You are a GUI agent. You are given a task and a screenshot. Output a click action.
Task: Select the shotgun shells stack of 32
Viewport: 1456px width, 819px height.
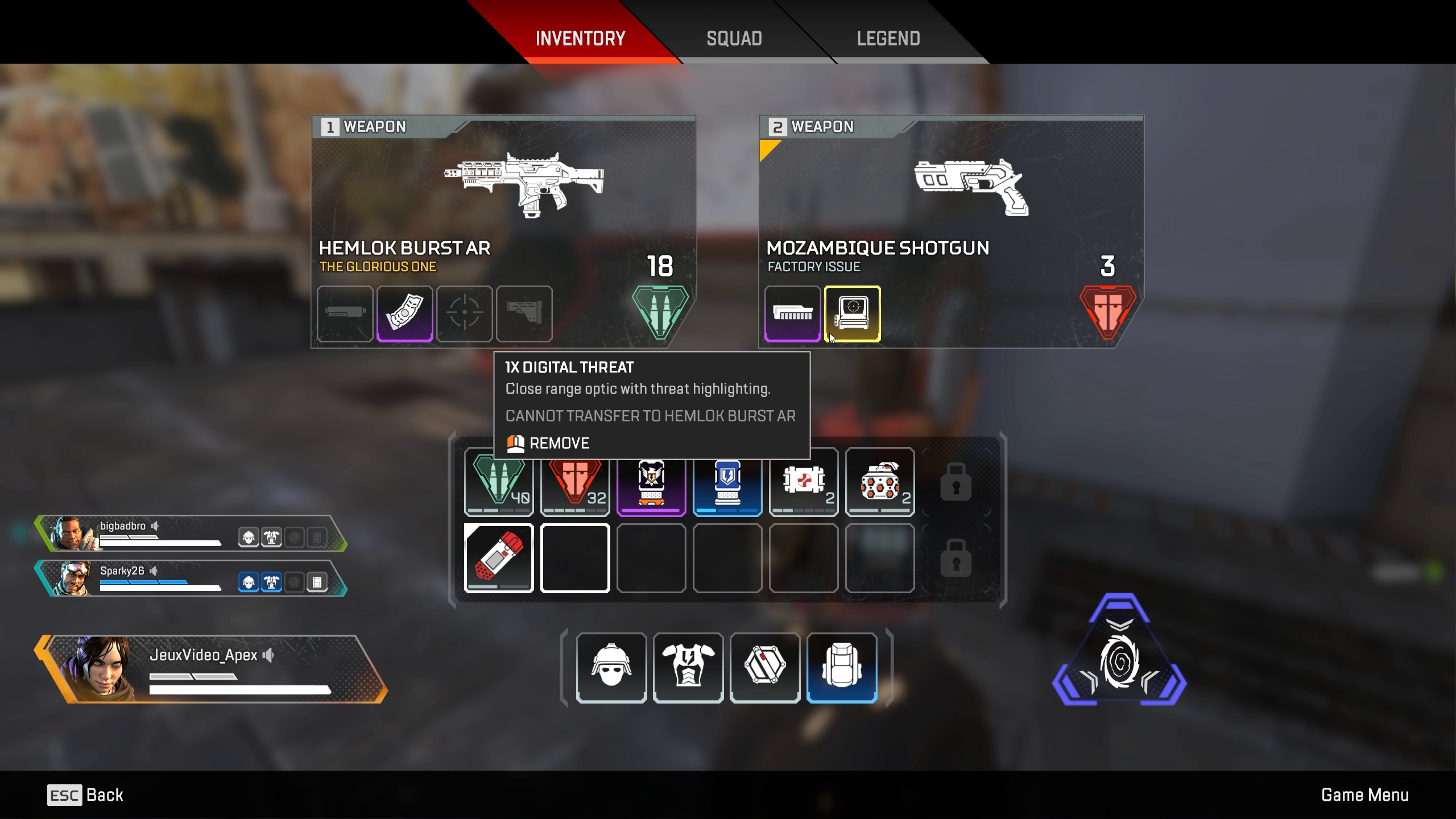pyautogui.click(x=574, y=482)
